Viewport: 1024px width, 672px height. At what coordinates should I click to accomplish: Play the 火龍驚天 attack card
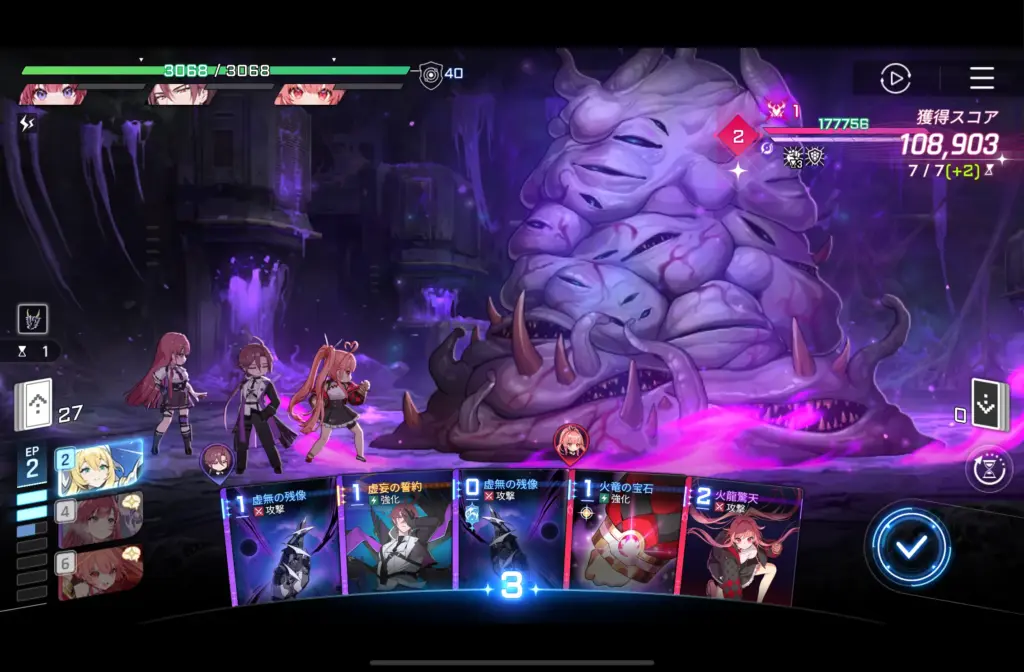click(741, 545)
